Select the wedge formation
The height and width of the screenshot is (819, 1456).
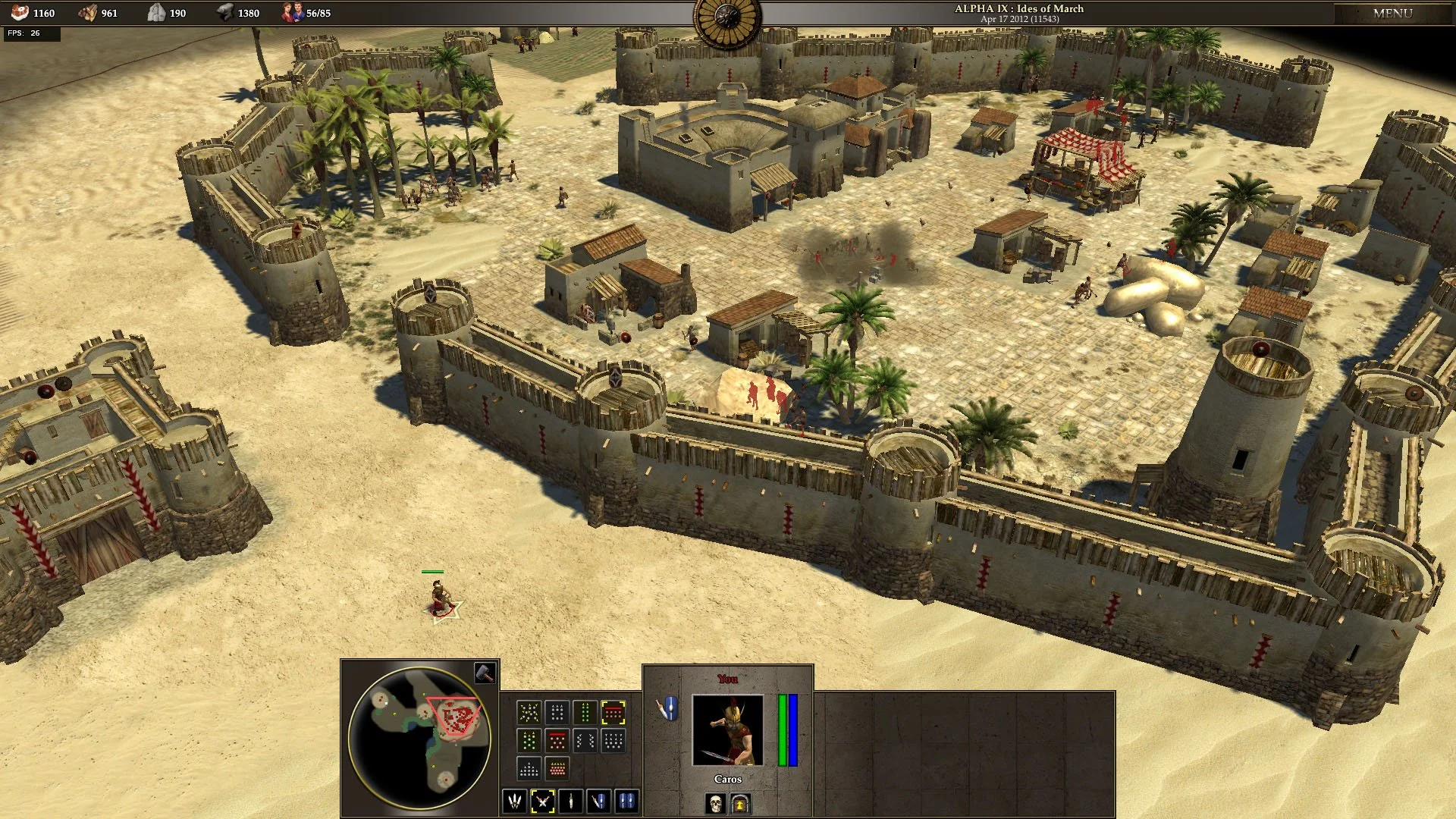tap(529, 768)
